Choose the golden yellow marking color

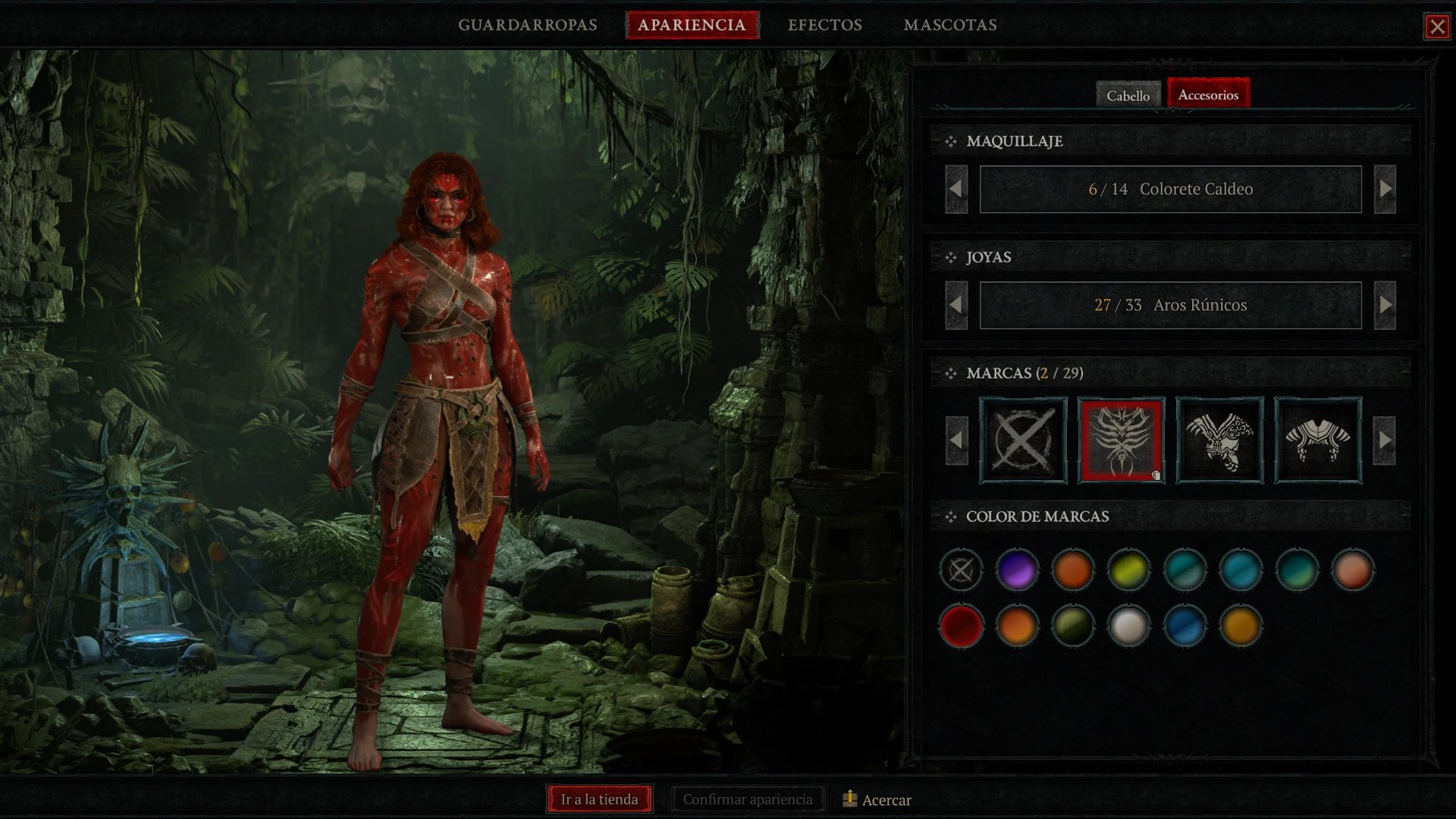pos(1241,626)
